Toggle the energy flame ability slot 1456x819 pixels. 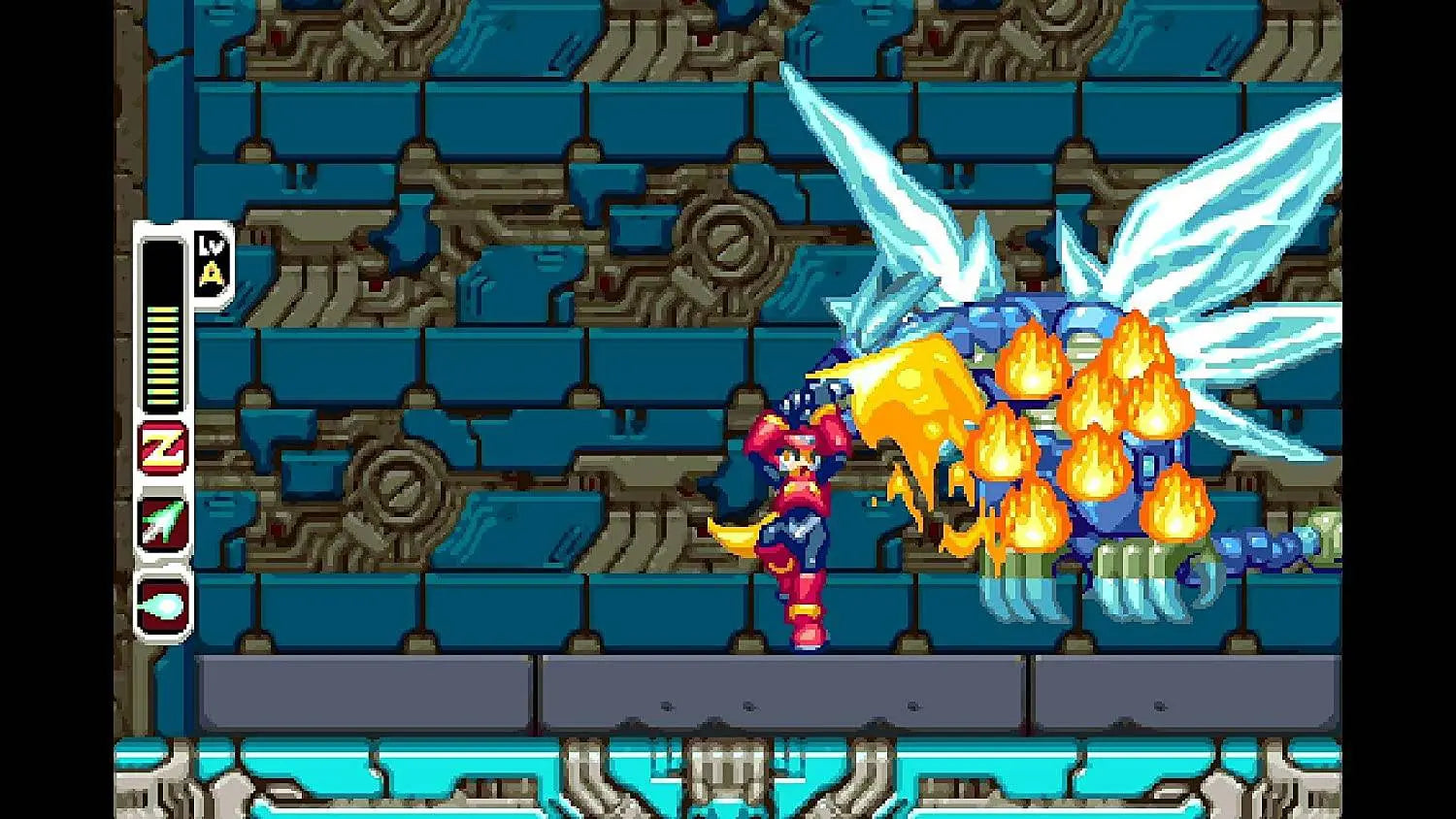point(161,602)
